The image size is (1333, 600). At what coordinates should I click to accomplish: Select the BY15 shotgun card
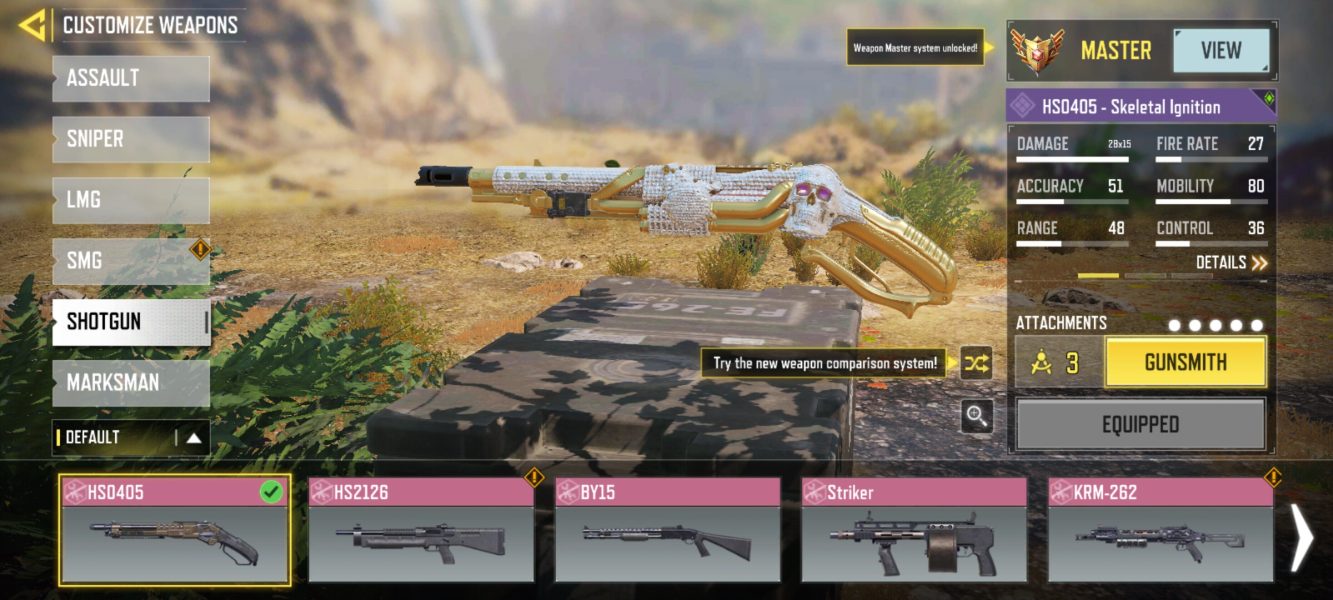(x=668, y=530)
